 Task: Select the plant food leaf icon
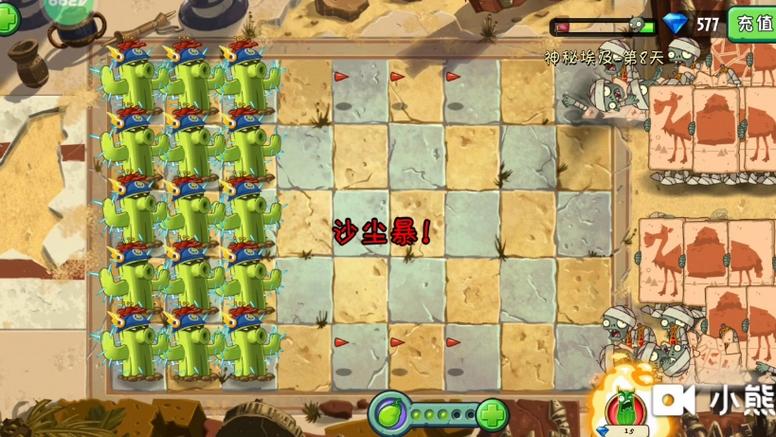tap(390, 413)
